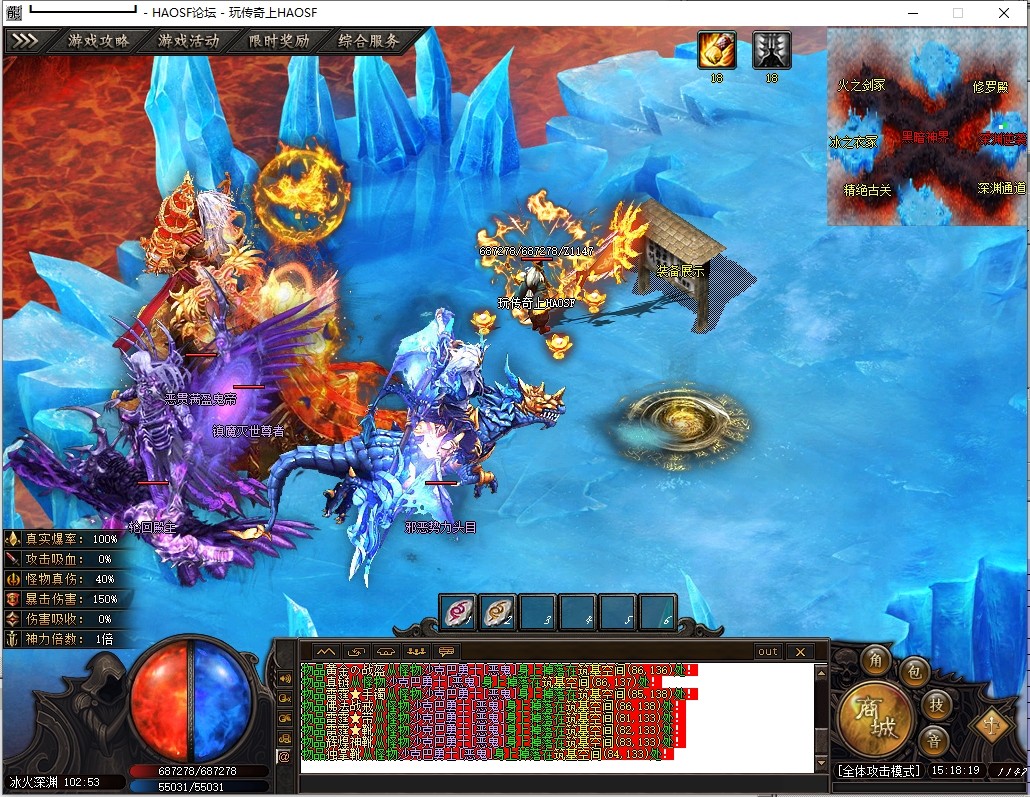1030x797 pixels.
Task: Click the minimap of the ice-fire abyss
Action: click(x=927, y=126)
